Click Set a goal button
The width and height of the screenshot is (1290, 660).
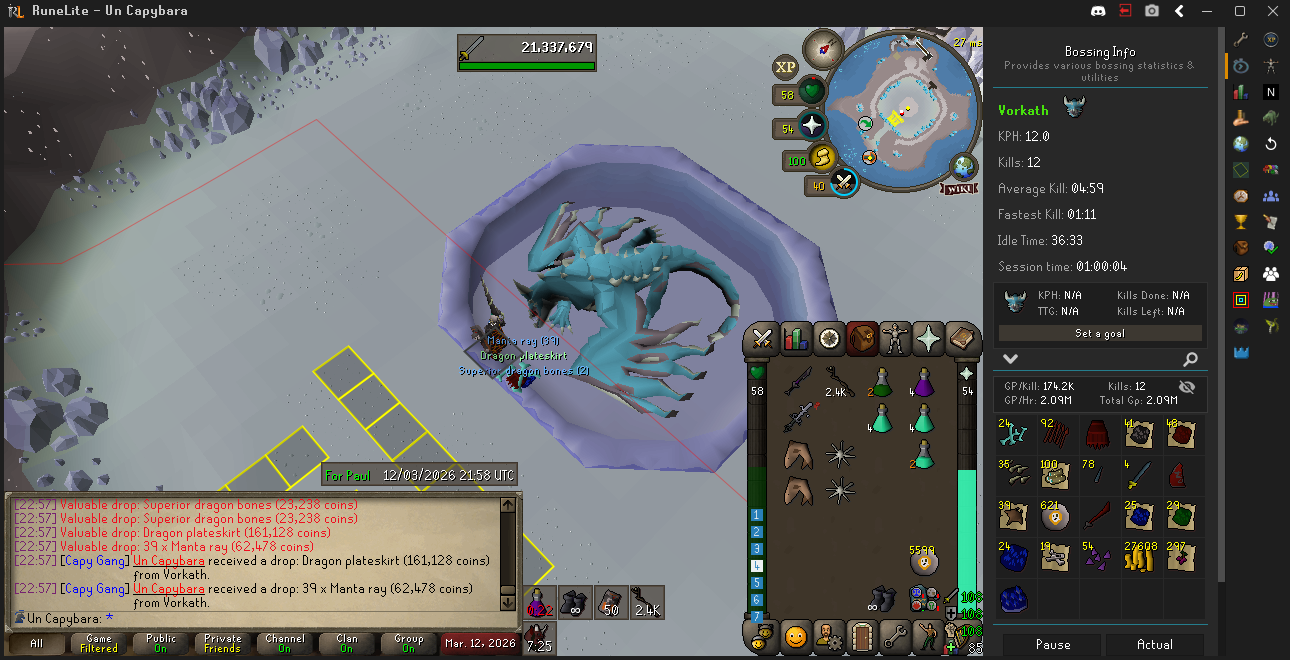[1100, 333]
